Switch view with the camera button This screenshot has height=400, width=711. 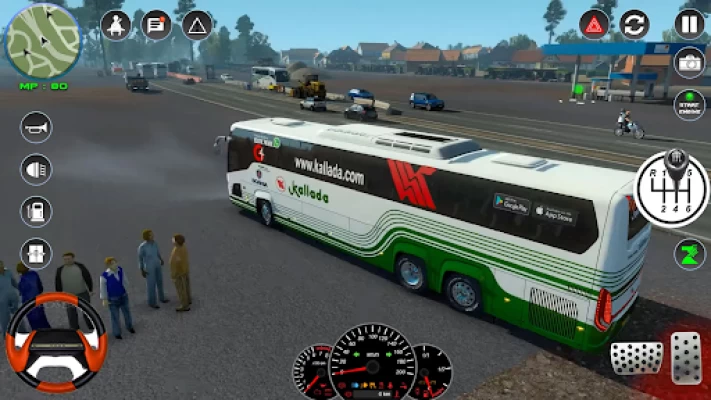click(690, 63)
